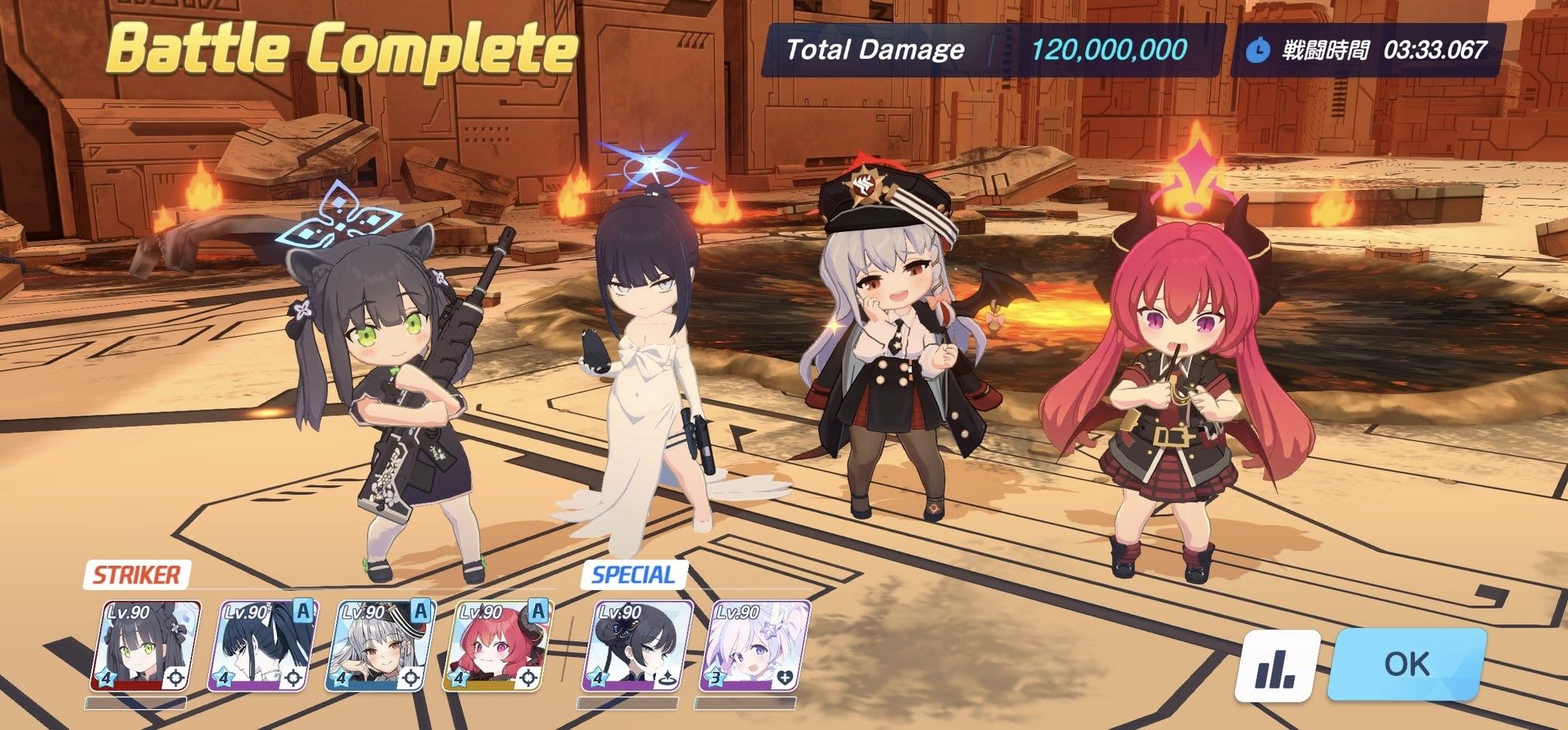
Task: Choose the silver-haired officer cap striker portrait
Action: [380, 646]
